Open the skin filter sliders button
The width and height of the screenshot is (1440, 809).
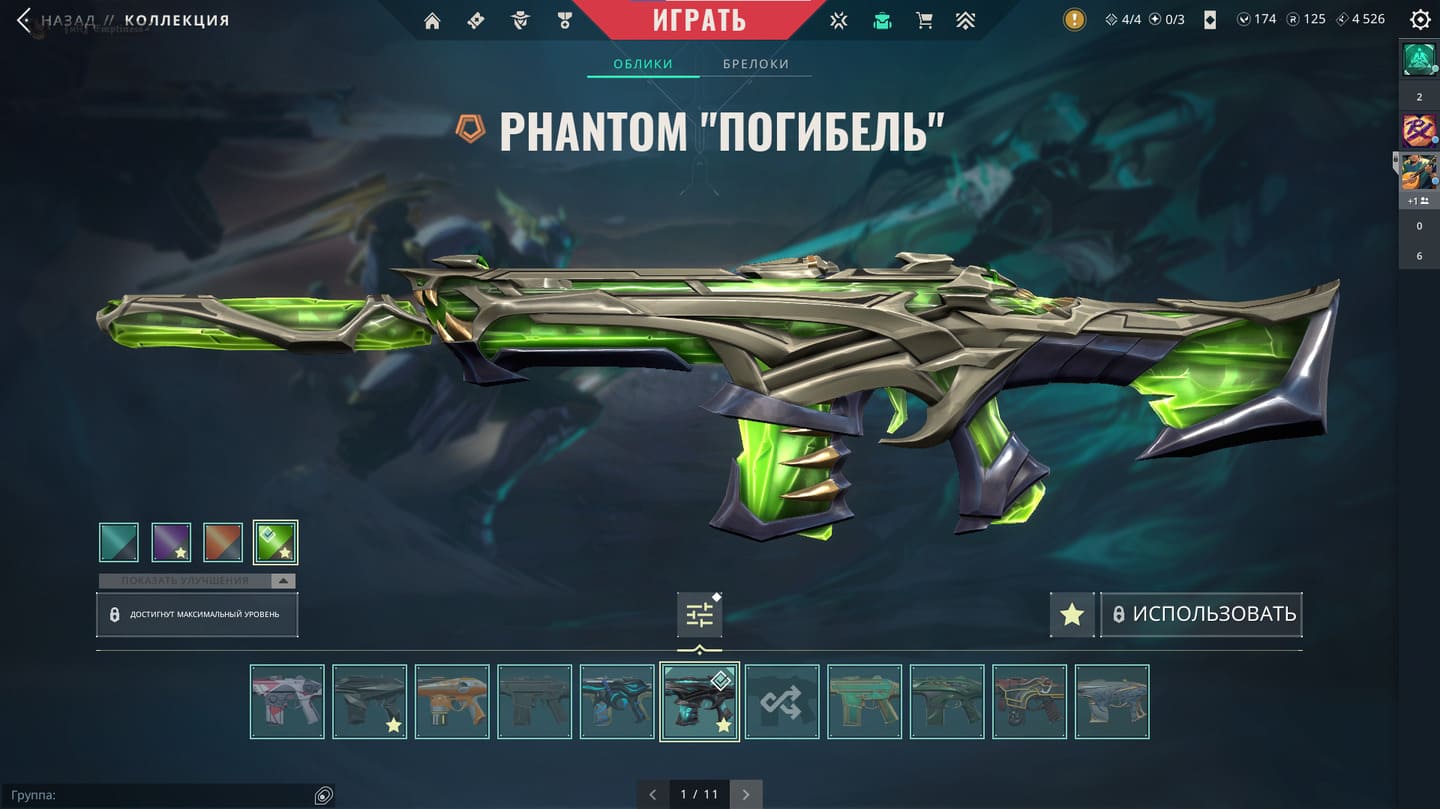(699, 614)
